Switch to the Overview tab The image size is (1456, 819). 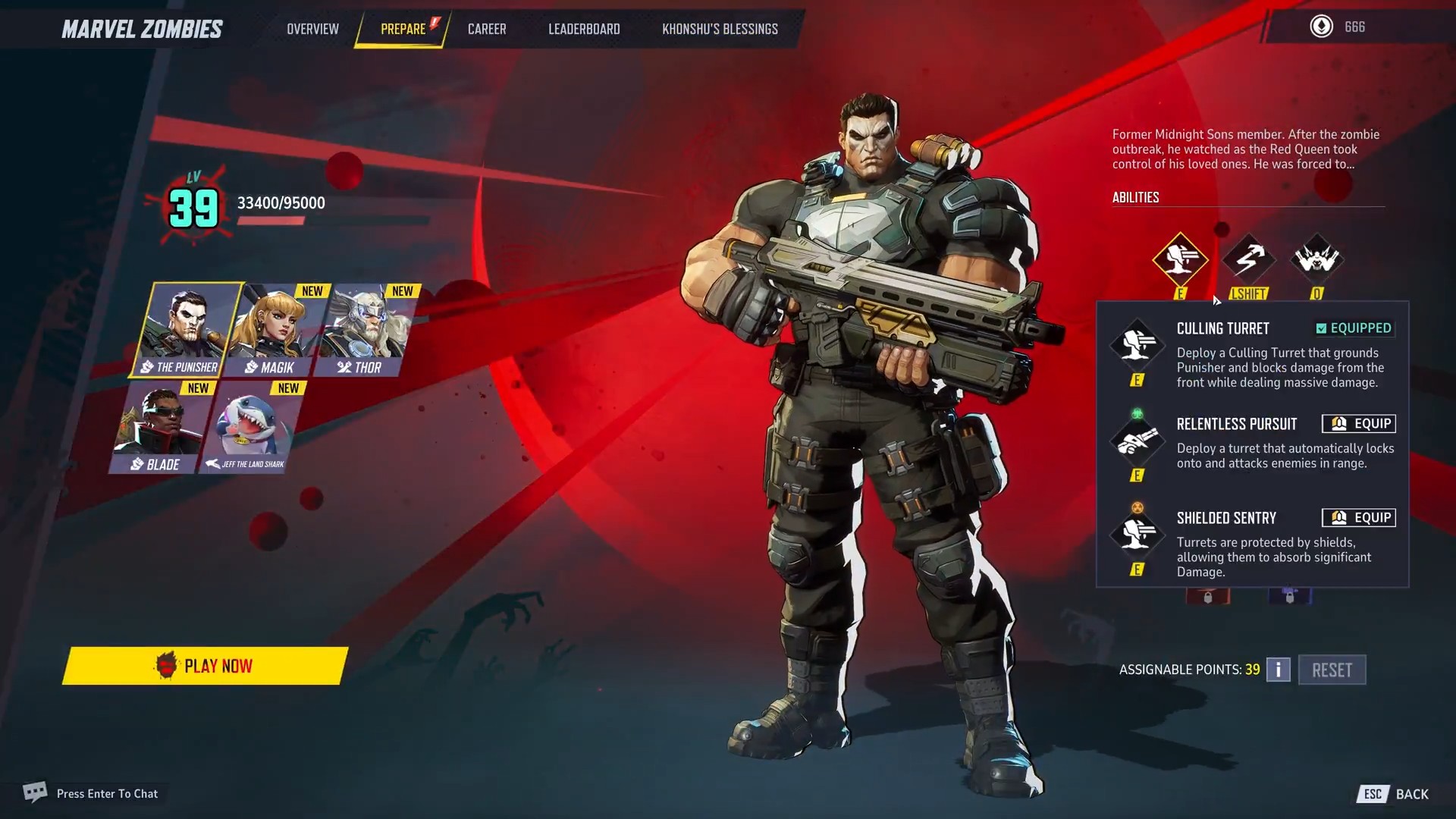click(x=312, y=29)
